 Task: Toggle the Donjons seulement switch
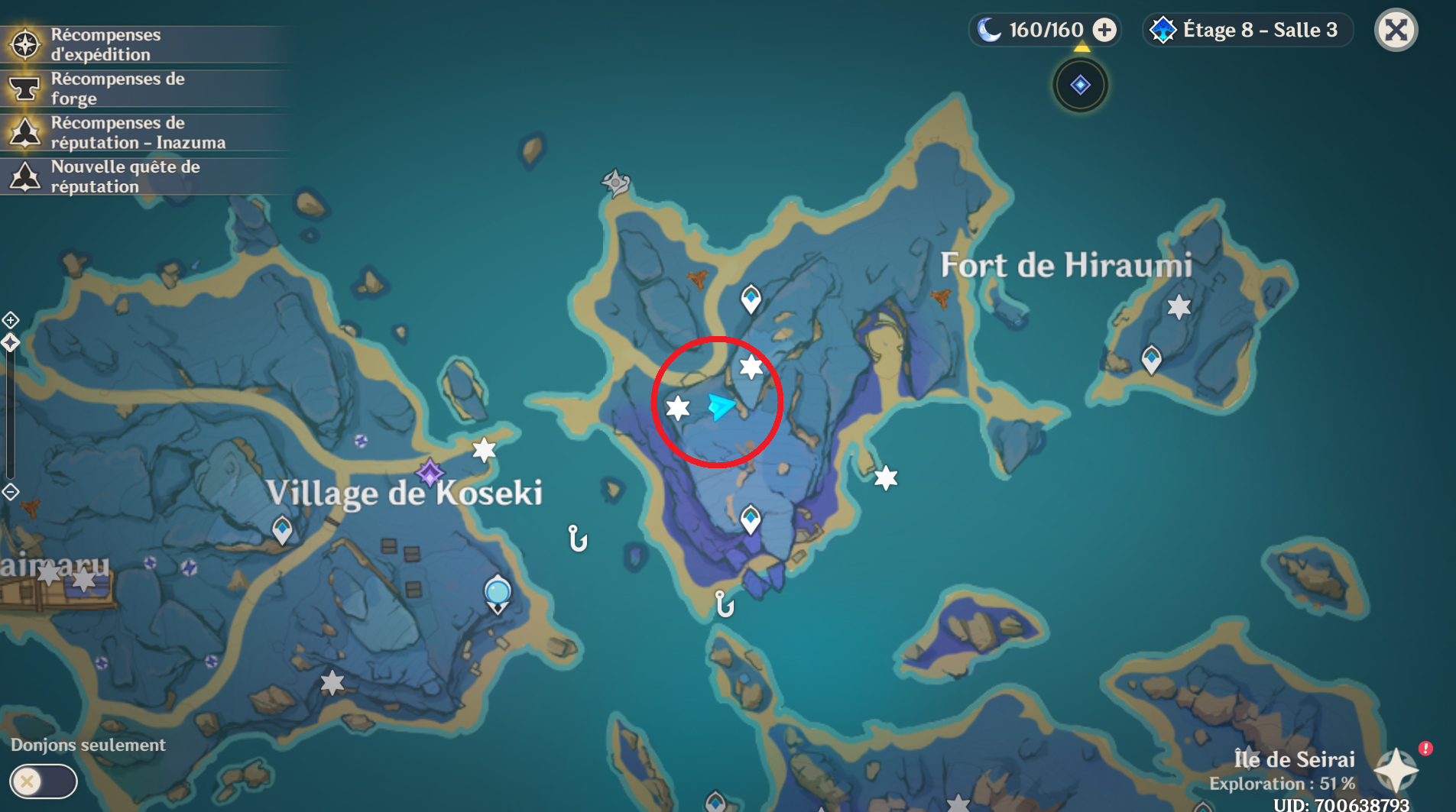coord(43,781)
